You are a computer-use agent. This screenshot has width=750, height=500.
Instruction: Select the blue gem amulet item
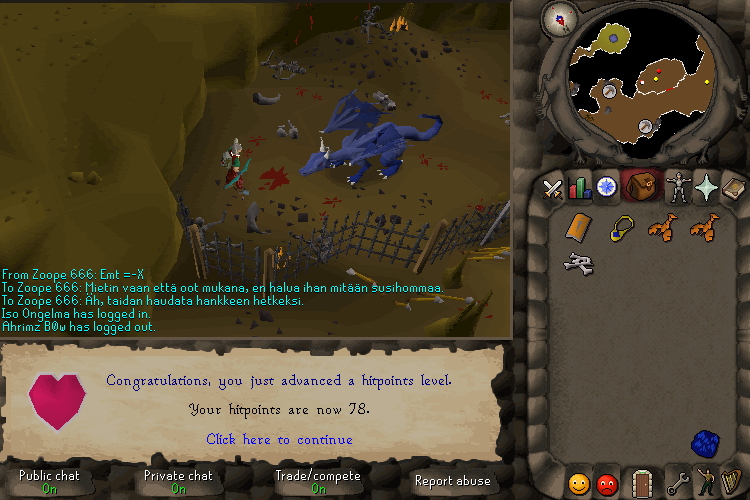(x=622, y=228)
